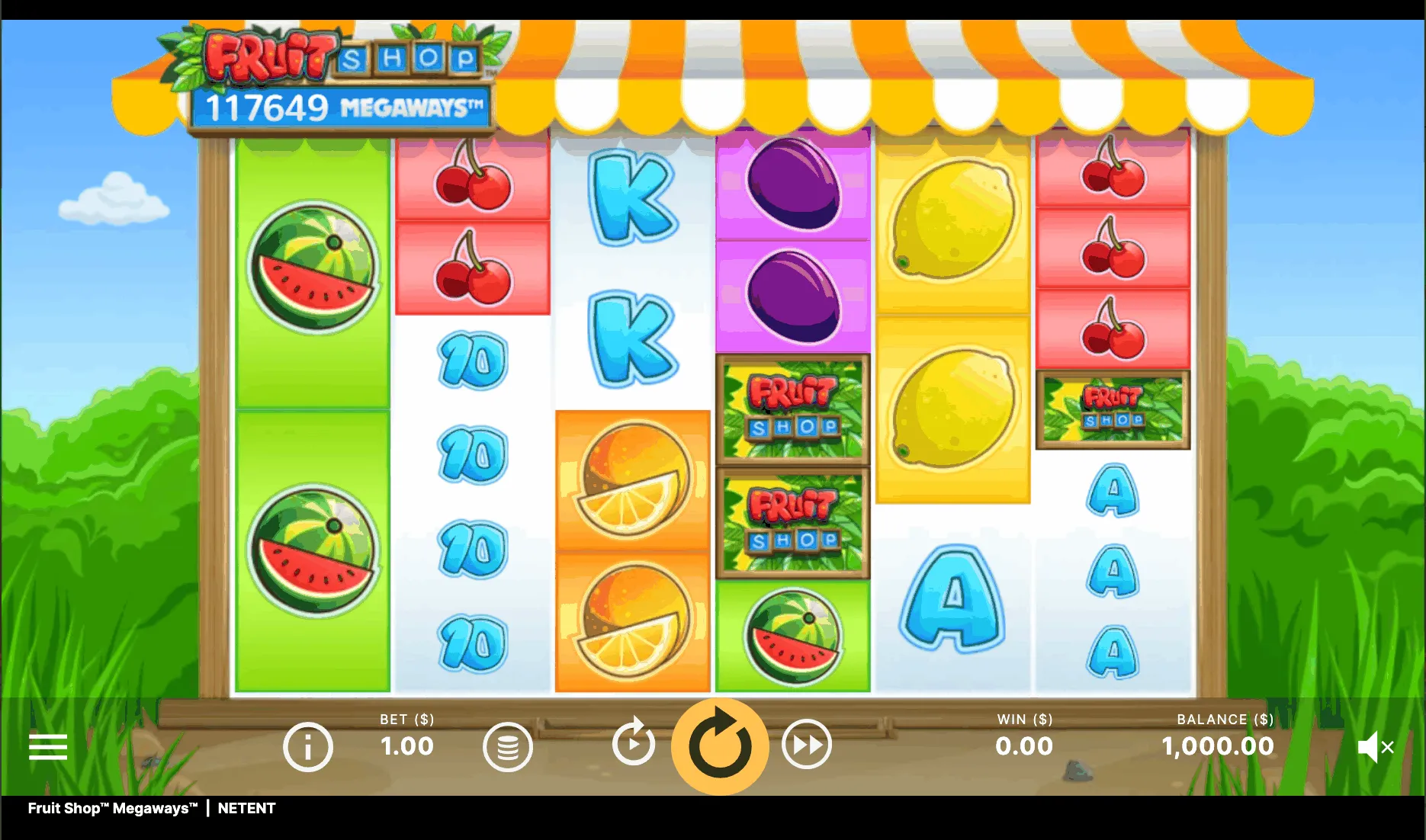Open the hamburger game menu
The height and width of the screenshot is (840, 1426).
[47, 747]
